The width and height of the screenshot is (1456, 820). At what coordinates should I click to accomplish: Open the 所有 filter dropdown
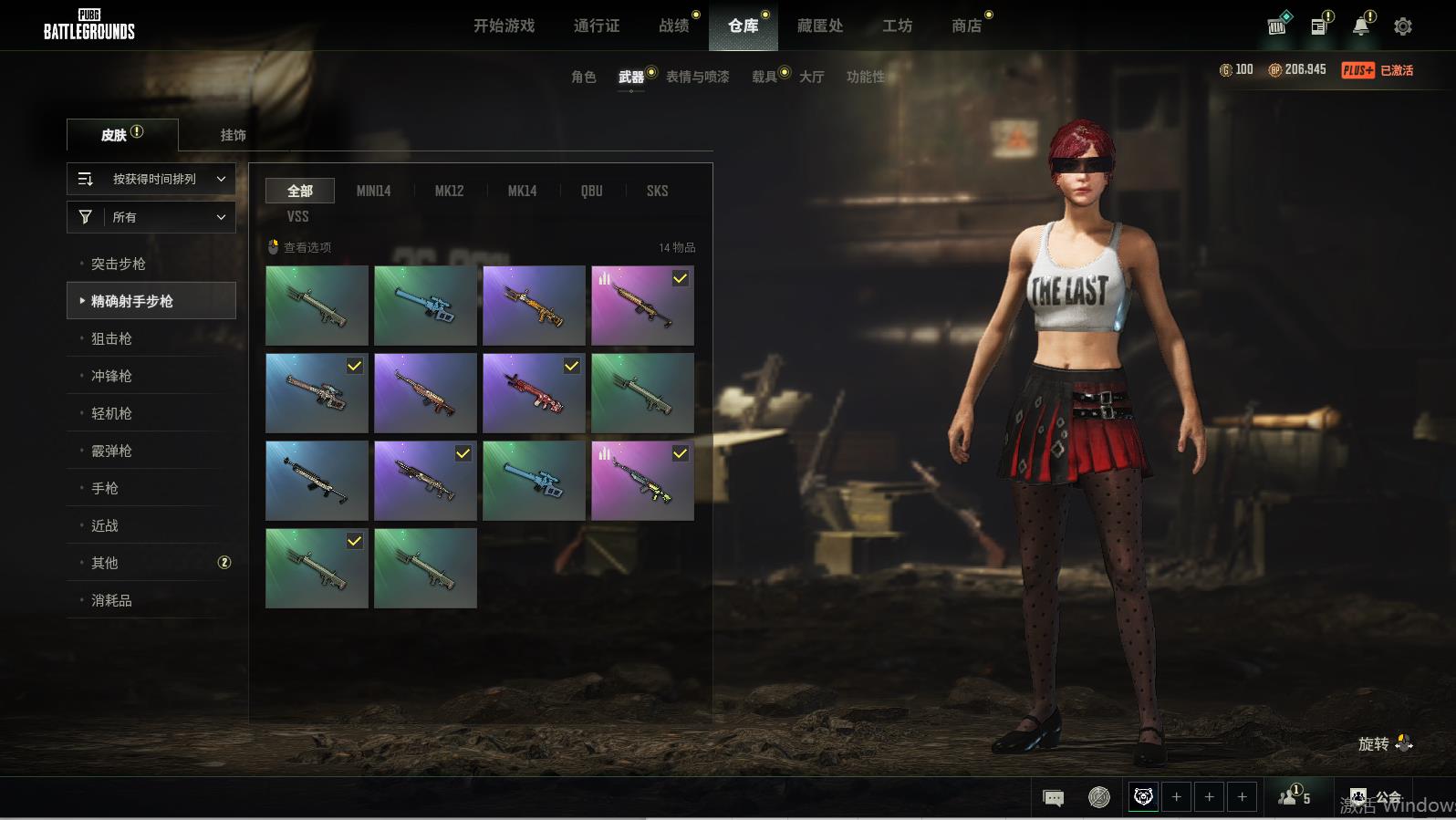tap(151, 217)
